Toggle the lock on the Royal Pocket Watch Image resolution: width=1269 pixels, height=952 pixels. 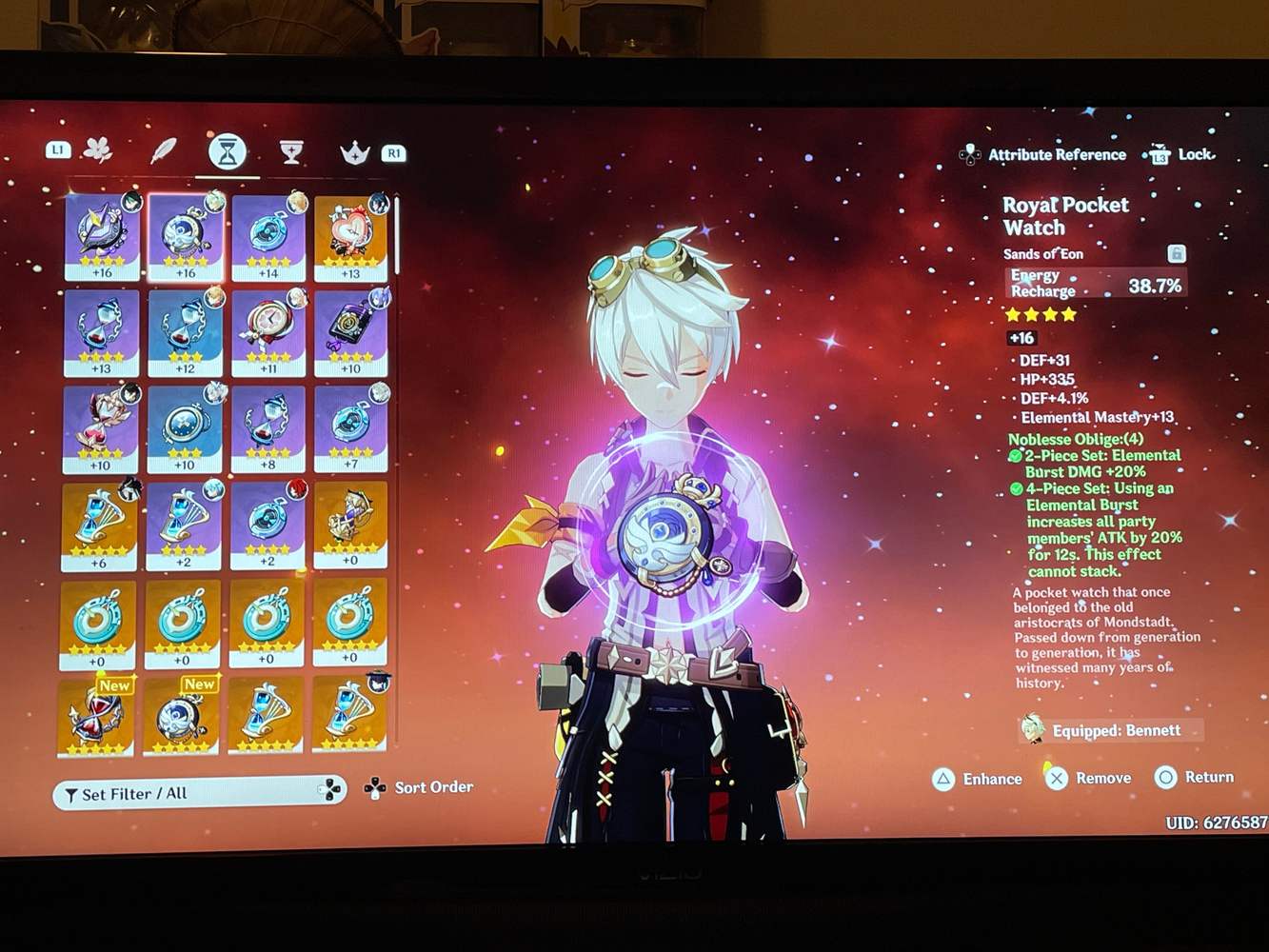(1176, 252)
